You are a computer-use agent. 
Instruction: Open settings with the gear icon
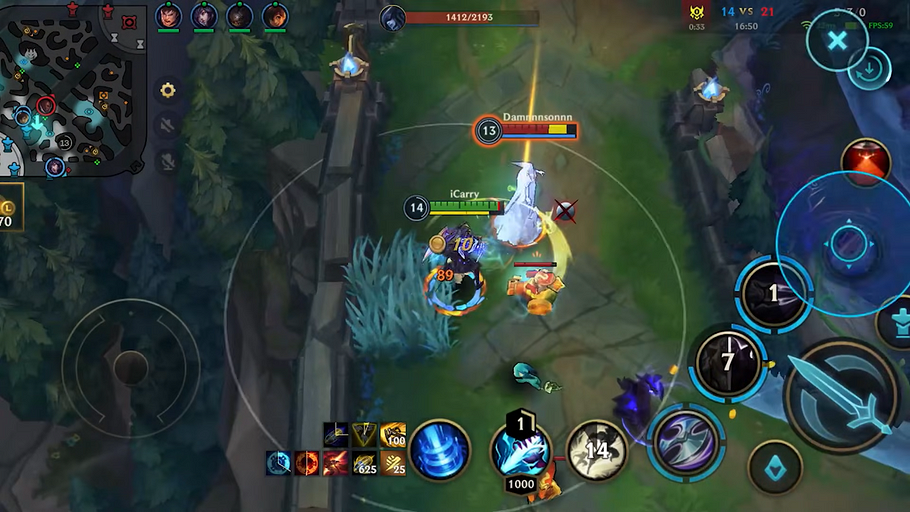(x=168, y=90)
